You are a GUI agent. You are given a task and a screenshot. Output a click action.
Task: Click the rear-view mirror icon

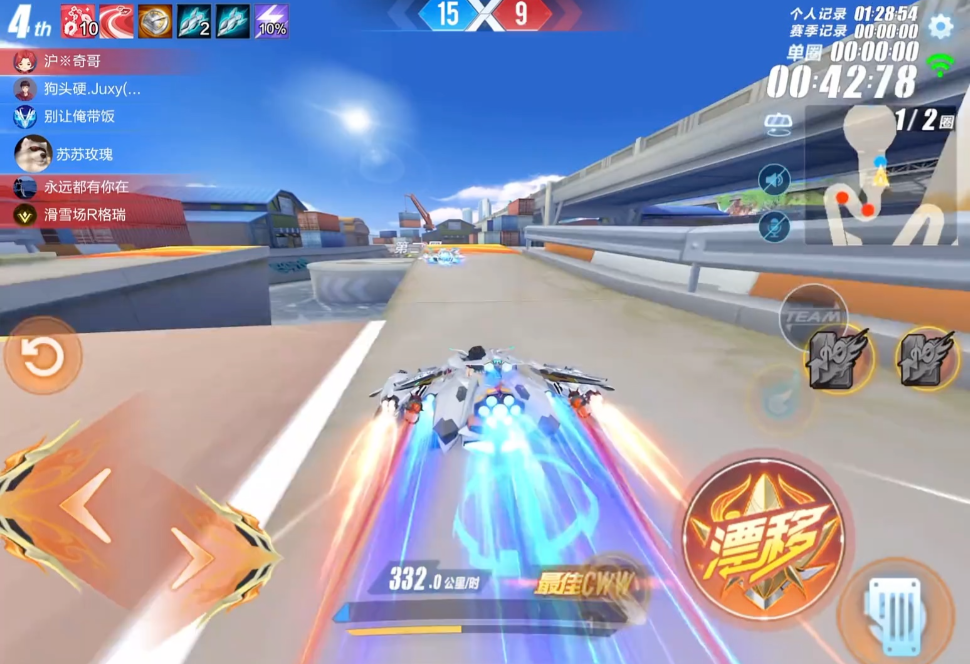pyautogui.click(x=779, y=124)
